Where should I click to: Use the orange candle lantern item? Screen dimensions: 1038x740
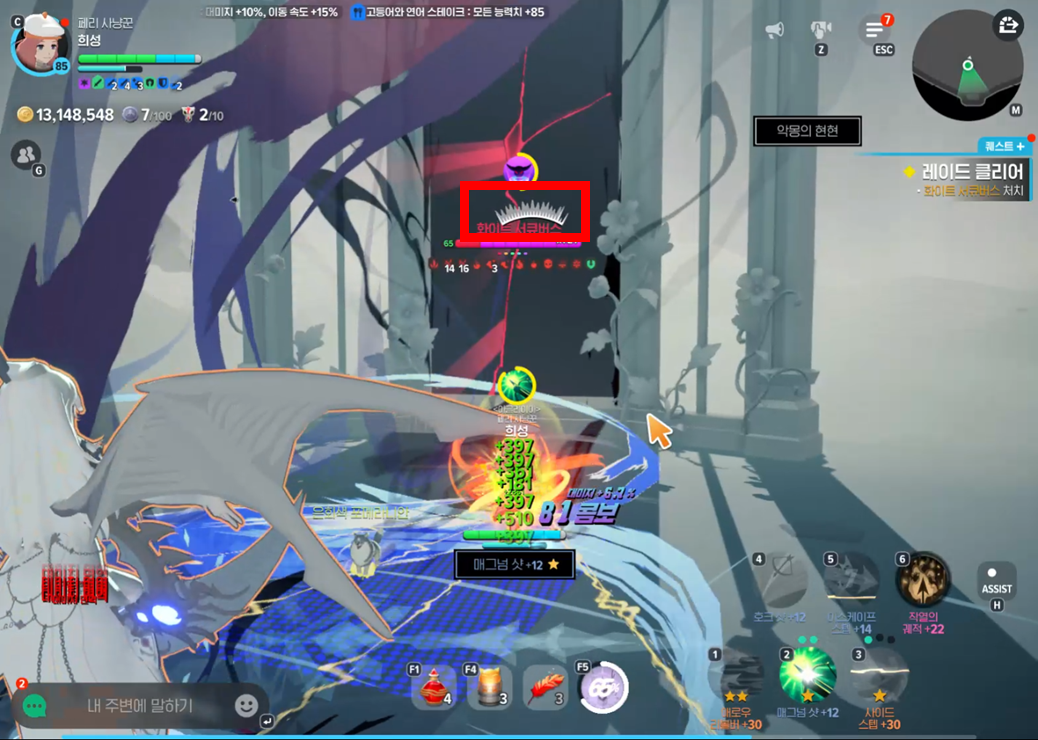(x=489, y=688)
